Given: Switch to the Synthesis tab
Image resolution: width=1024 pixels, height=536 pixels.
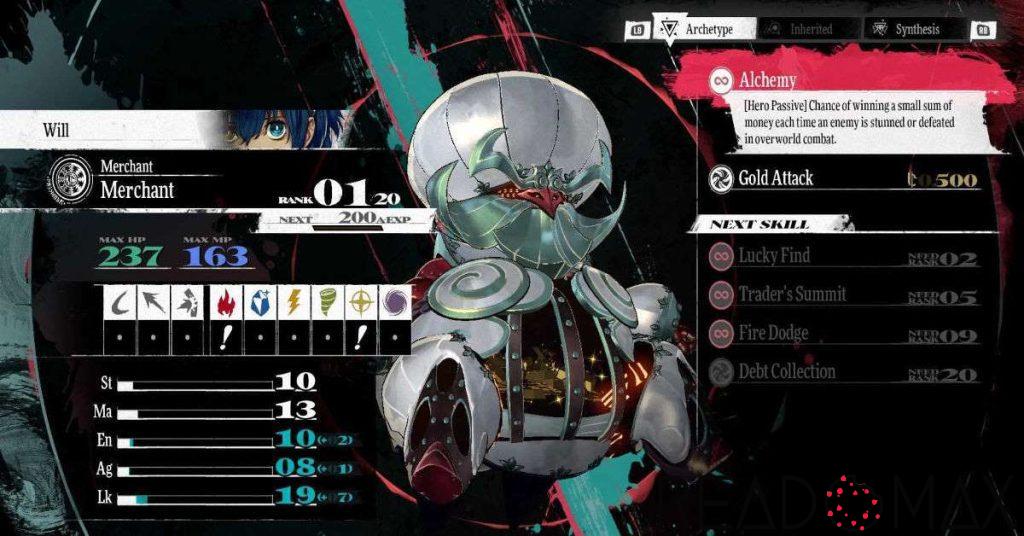Looking at the screenshot, I should point(906,30).
